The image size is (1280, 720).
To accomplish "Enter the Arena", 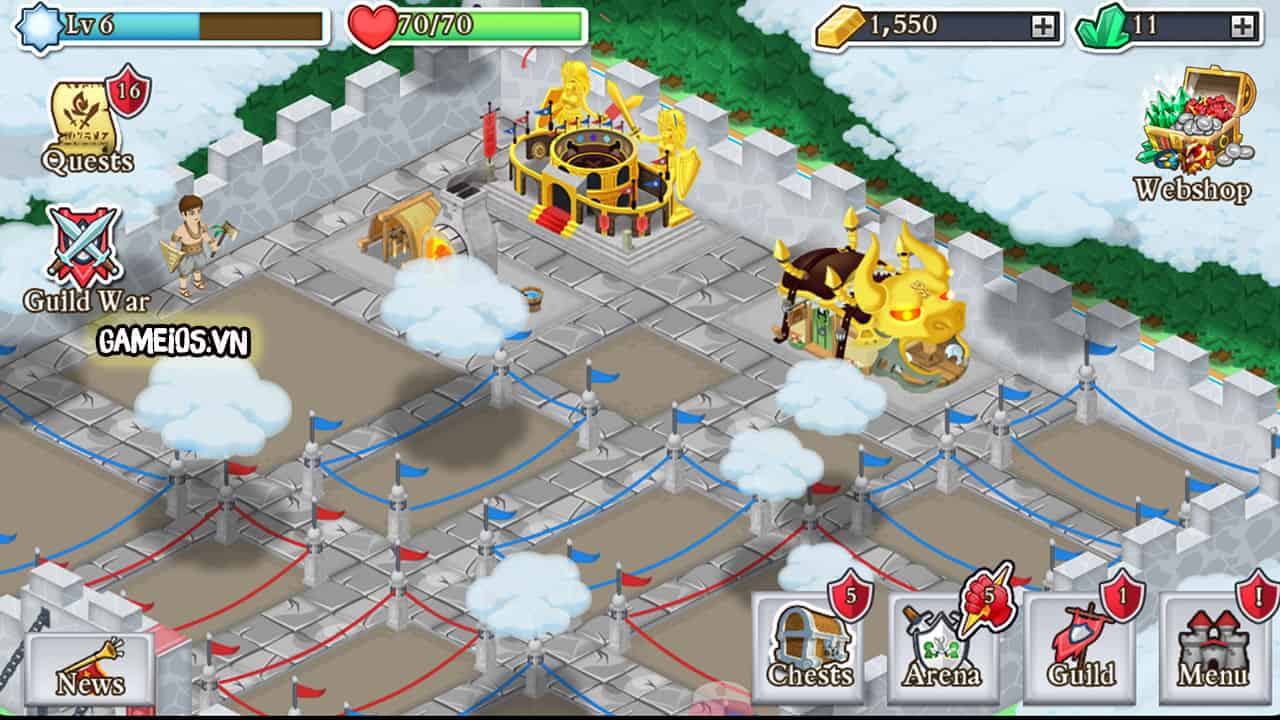I will pyautogui.click(x=942, y=649).
